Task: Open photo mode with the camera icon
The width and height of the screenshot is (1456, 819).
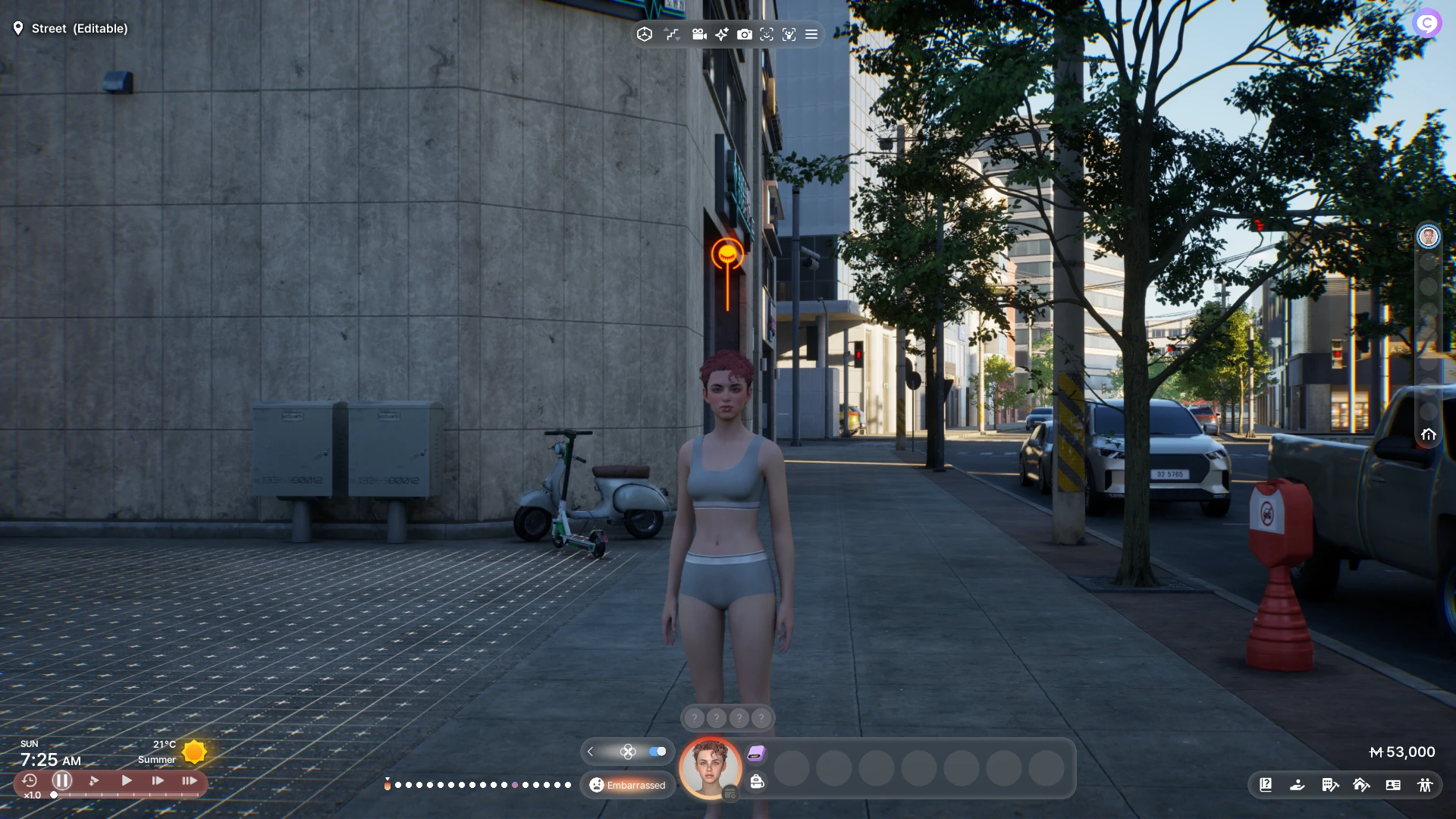Action: pyautogui.click(x=745, y=34)
